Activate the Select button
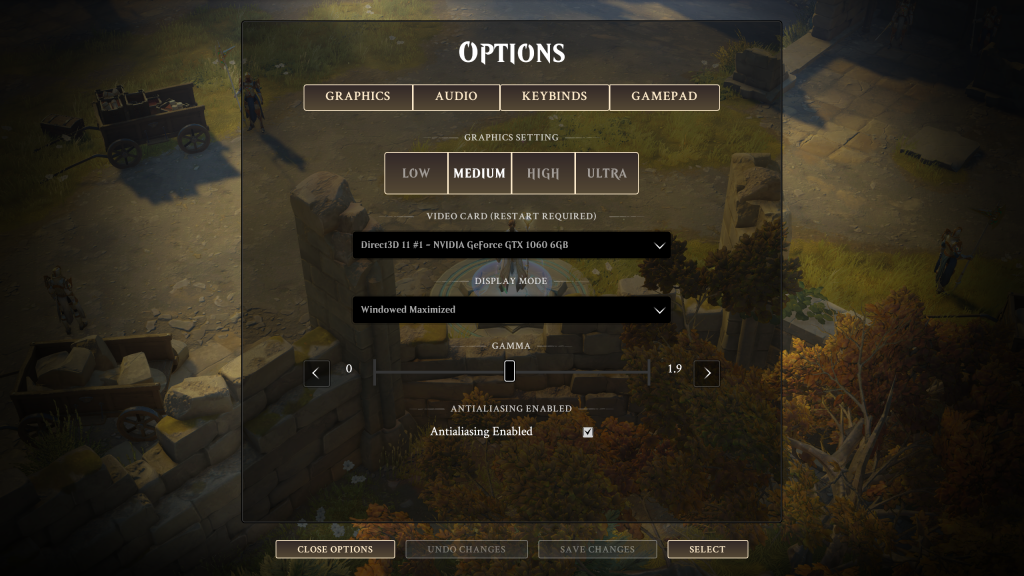Image resolution: width=1024 pixels, height=576 pixels. [x=707, y=549]
